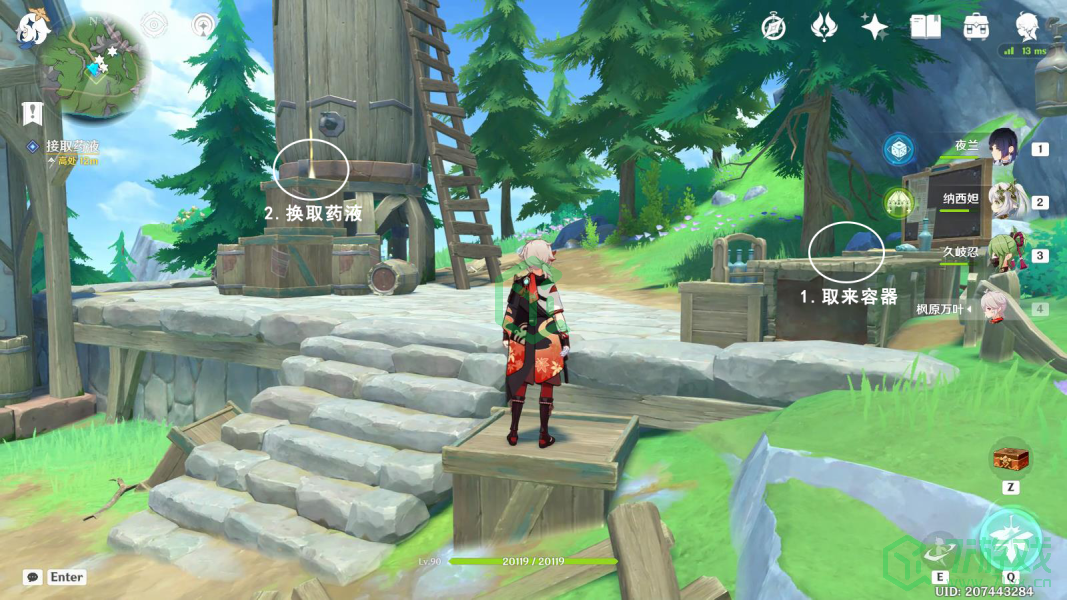Open the Paimon main menu
The height and width of the screenshot is (600, 1067).
[x=32, y=27]
